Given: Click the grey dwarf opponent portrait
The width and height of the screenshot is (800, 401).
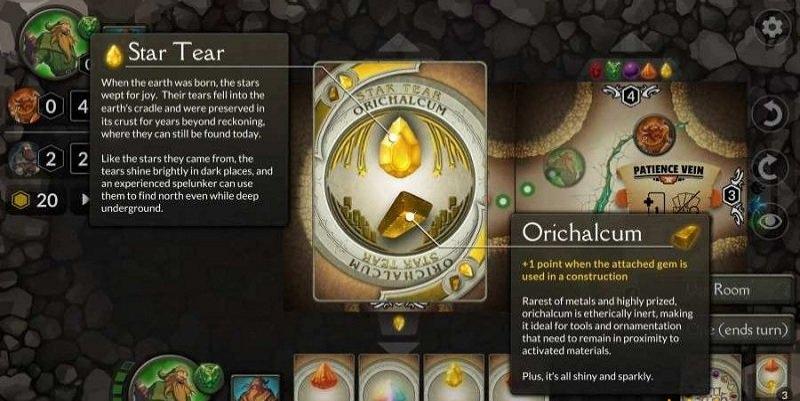Looking at the screenshot, I should (x=22, y=157).
